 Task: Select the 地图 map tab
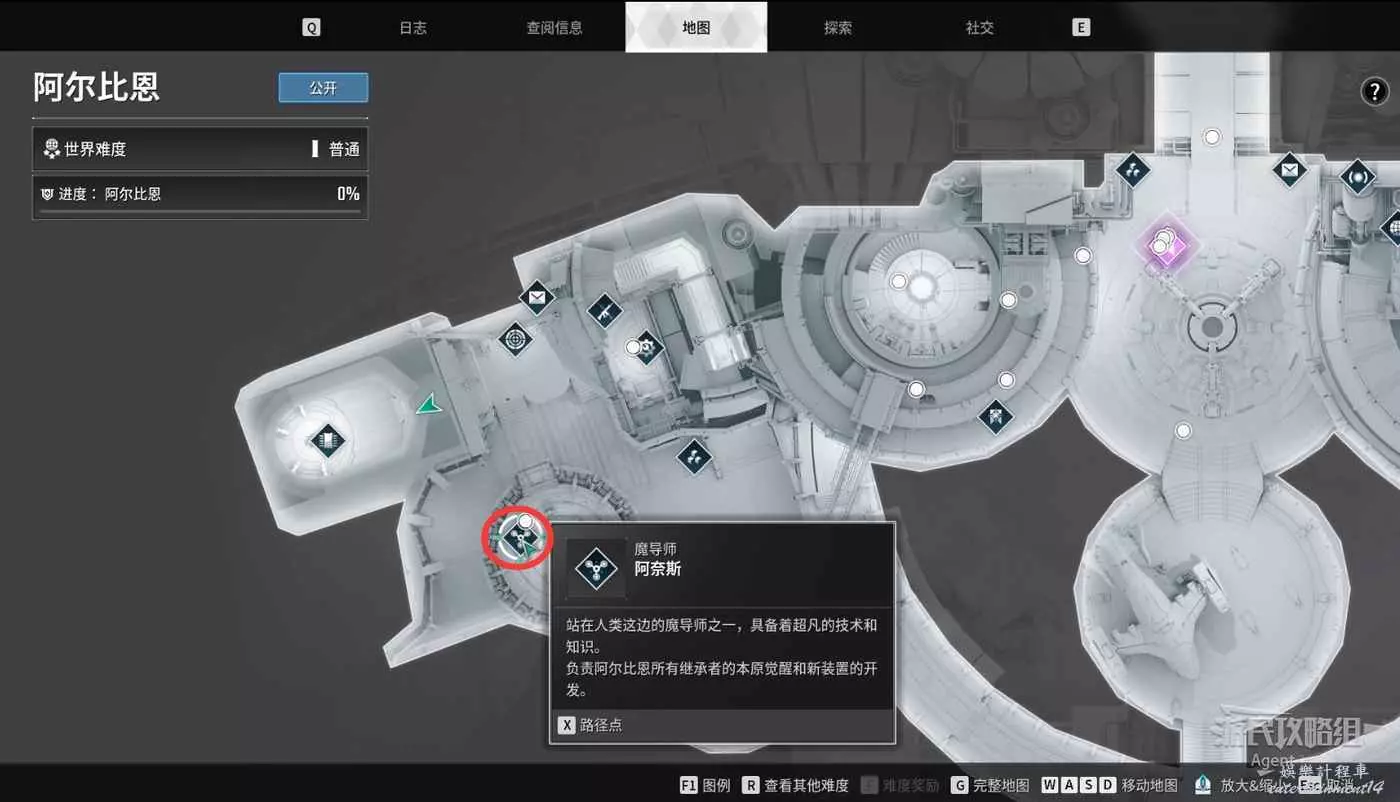coord(696,28)
